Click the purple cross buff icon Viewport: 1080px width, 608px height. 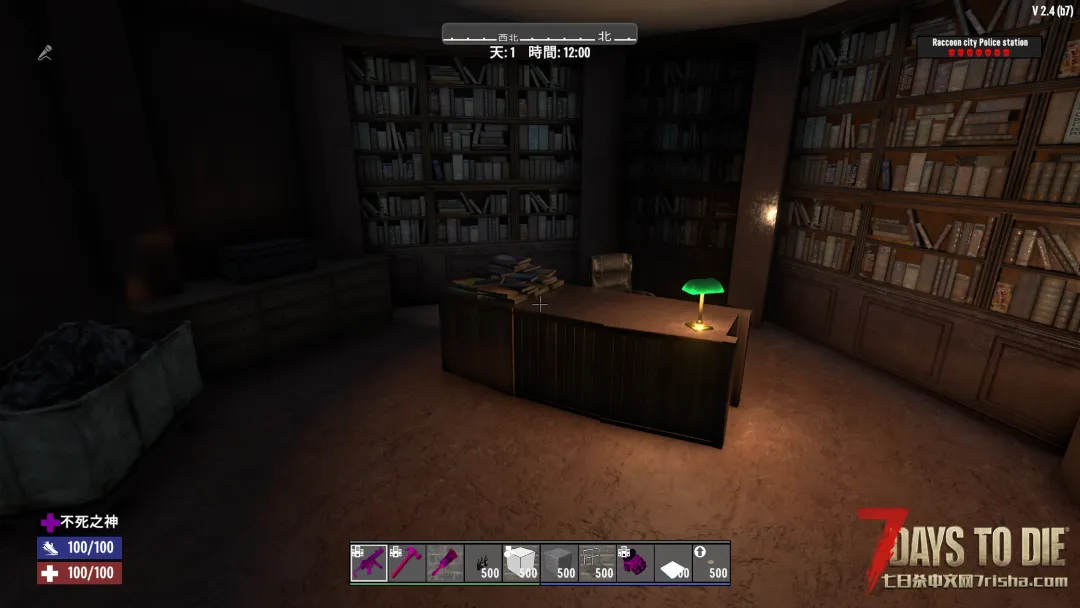(x=50, y=522)
